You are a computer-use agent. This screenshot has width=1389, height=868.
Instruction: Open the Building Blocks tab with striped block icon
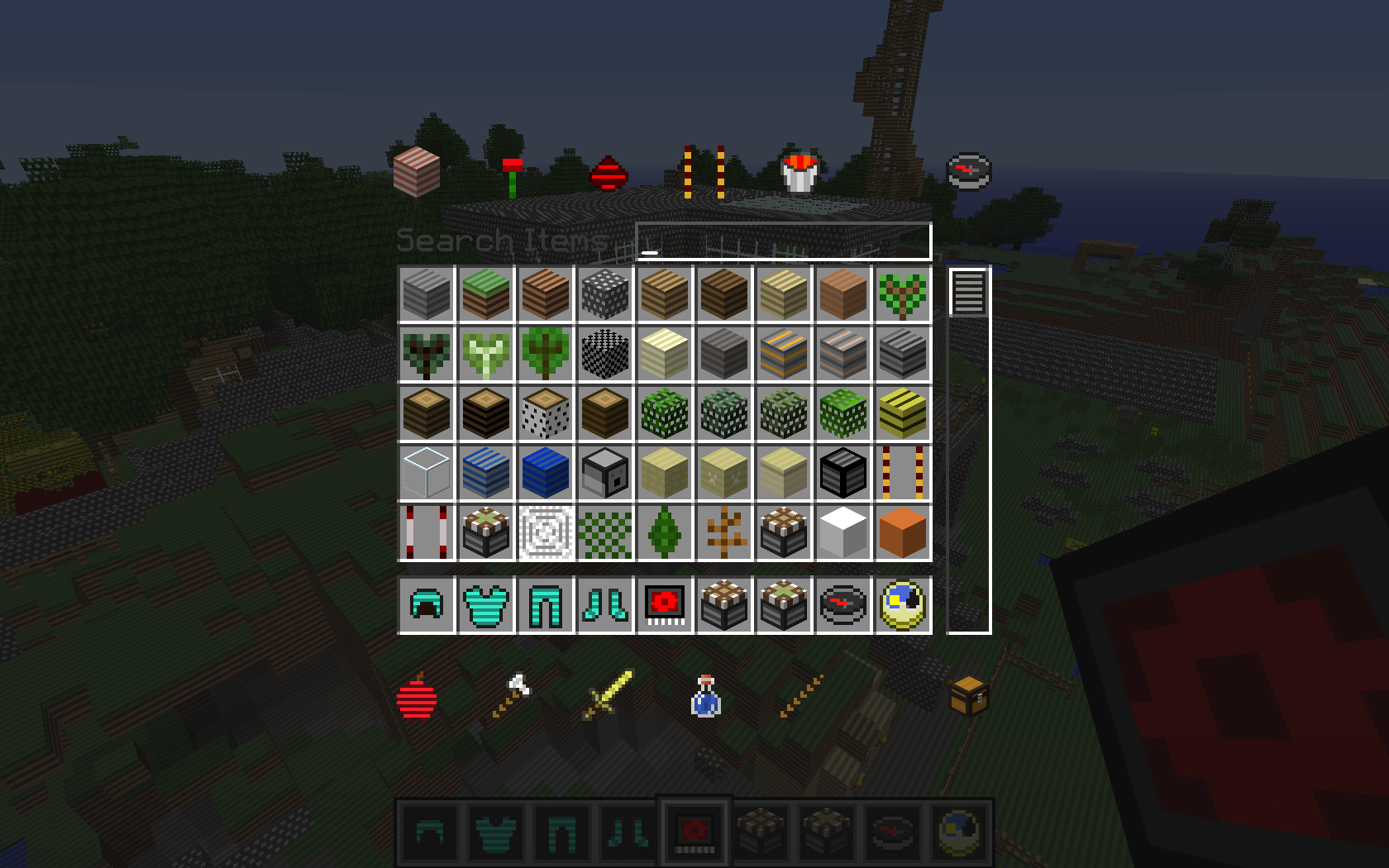pyautogui.click(x=417, y=171)
